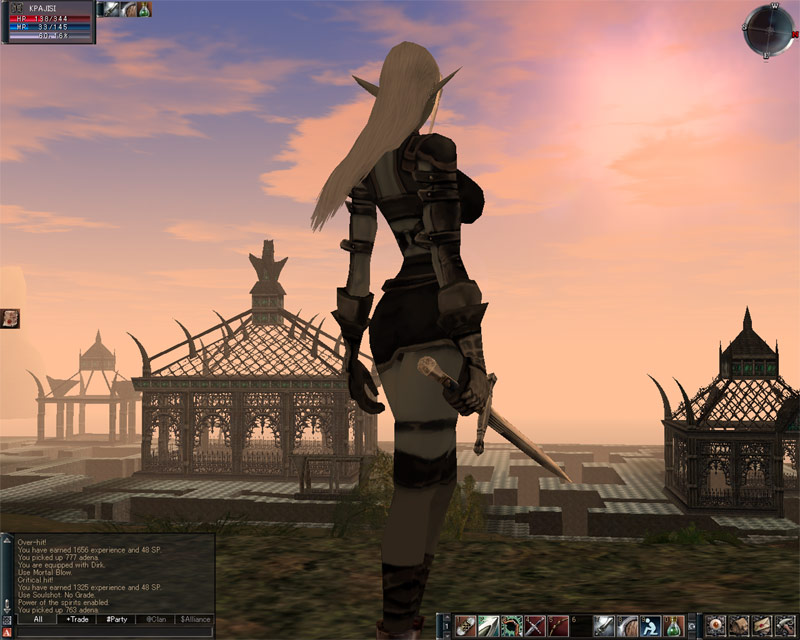800x640 pixels.
Task: Open the backpack inventory button
Action: [738, 626]
